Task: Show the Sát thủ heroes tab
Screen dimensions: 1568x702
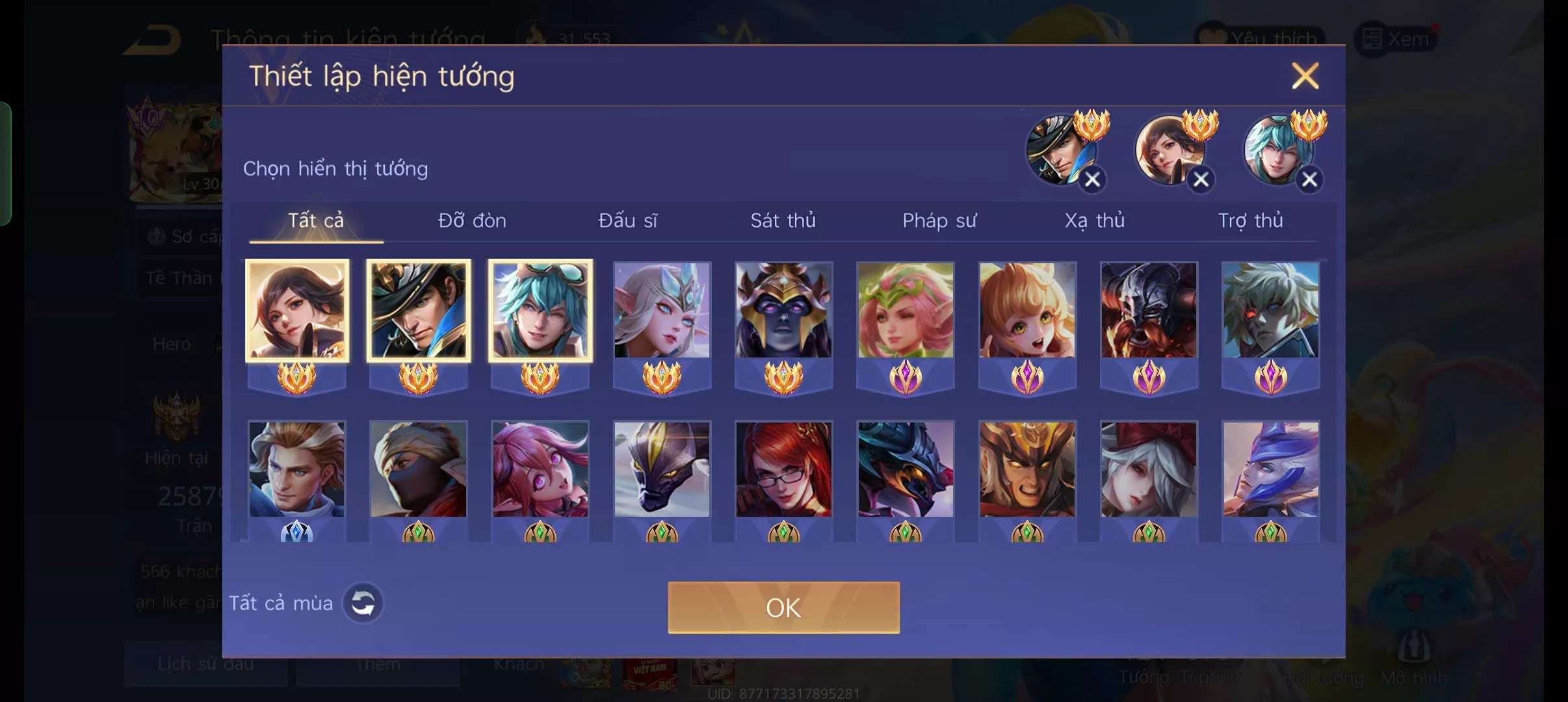Action: click(783, 221)
